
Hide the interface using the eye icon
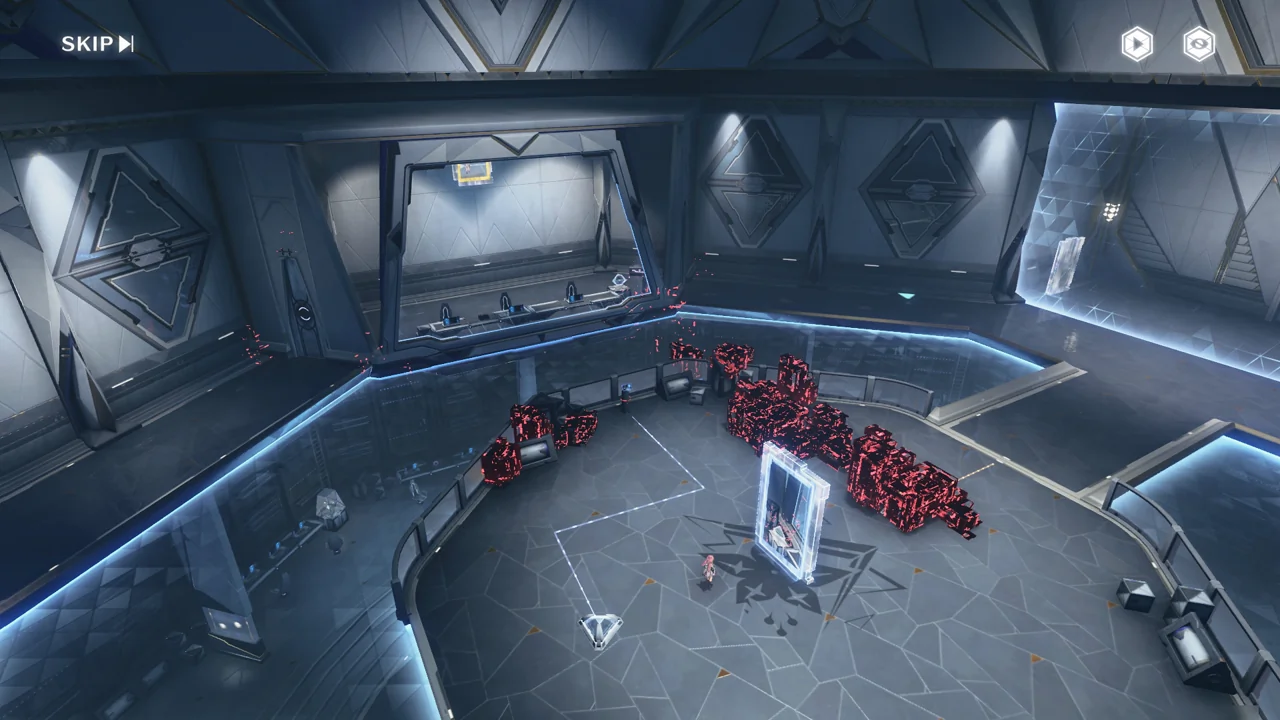pos(1199,44)
